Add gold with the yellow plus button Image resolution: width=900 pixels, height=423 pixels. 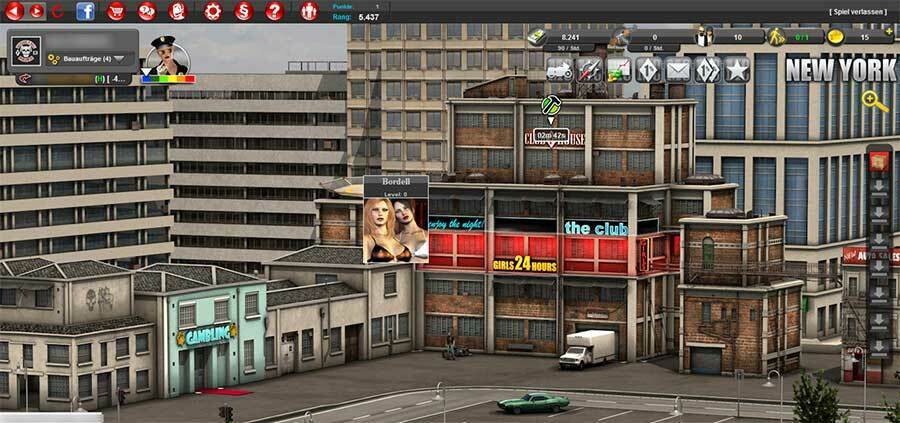[x=889, y=32]
